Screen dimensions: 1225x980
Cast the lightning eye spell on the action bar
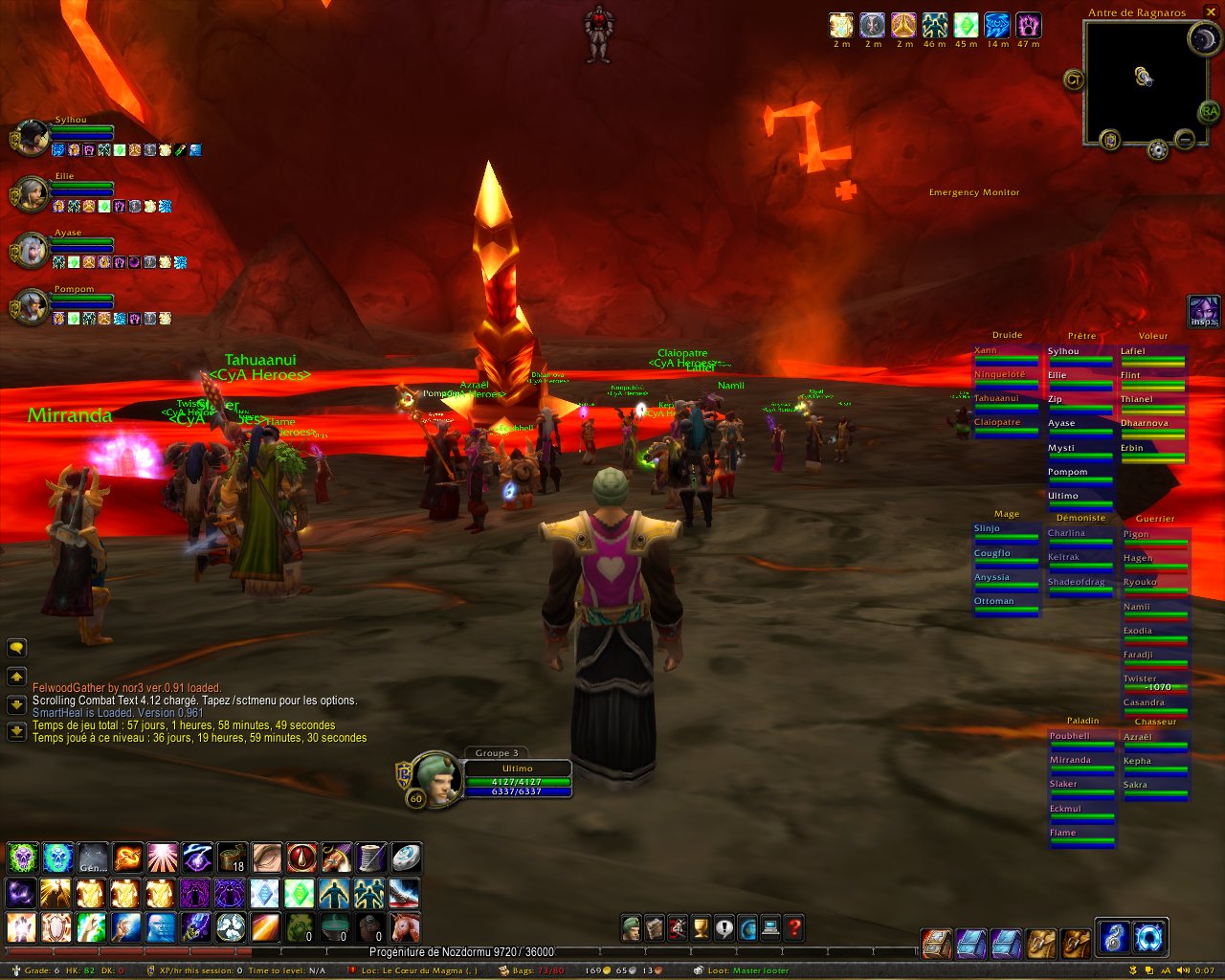click(x=197, y=857)
